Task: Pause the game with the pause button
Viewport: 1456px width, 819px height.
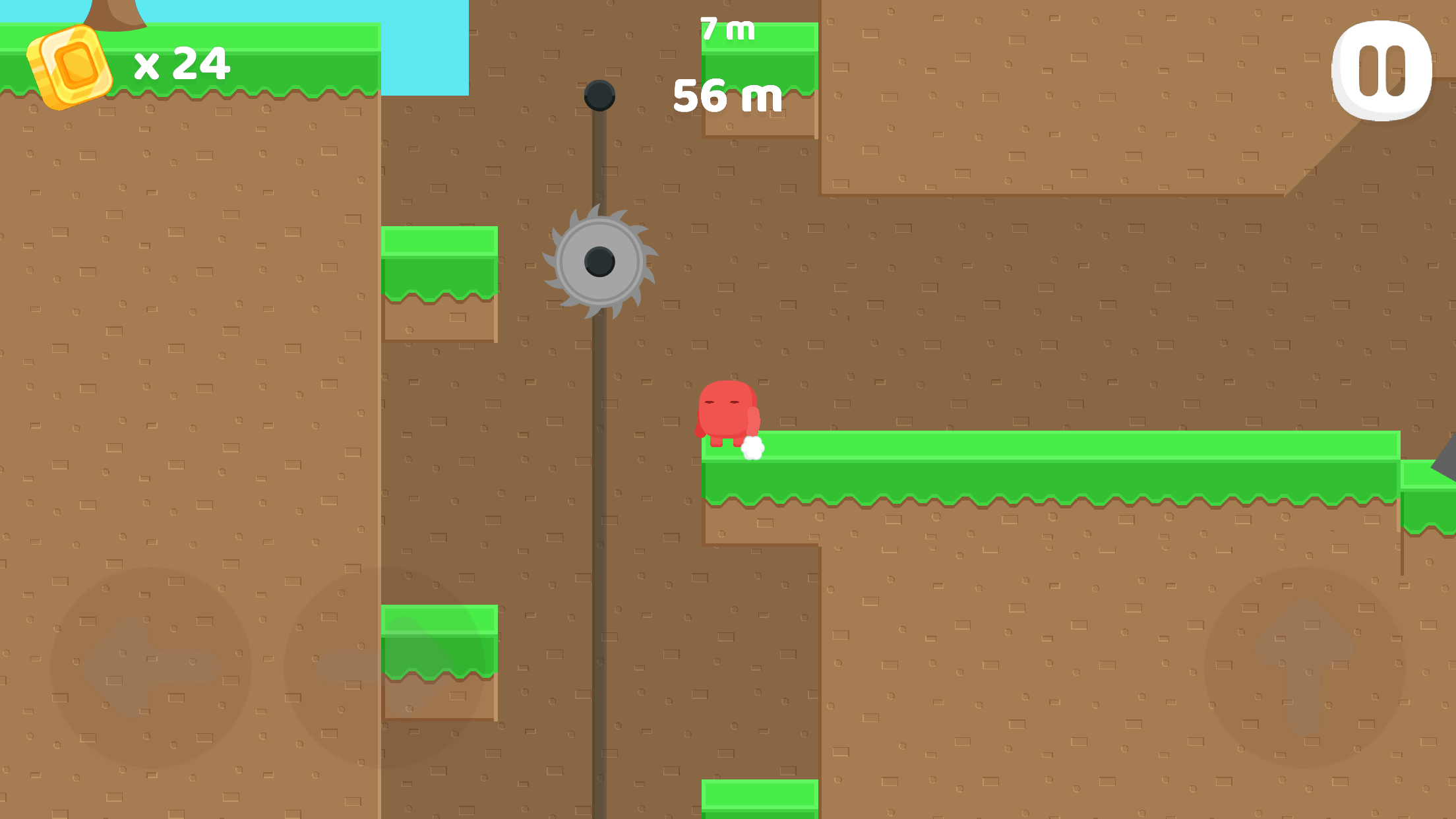Action: [x=1381, y=70]
